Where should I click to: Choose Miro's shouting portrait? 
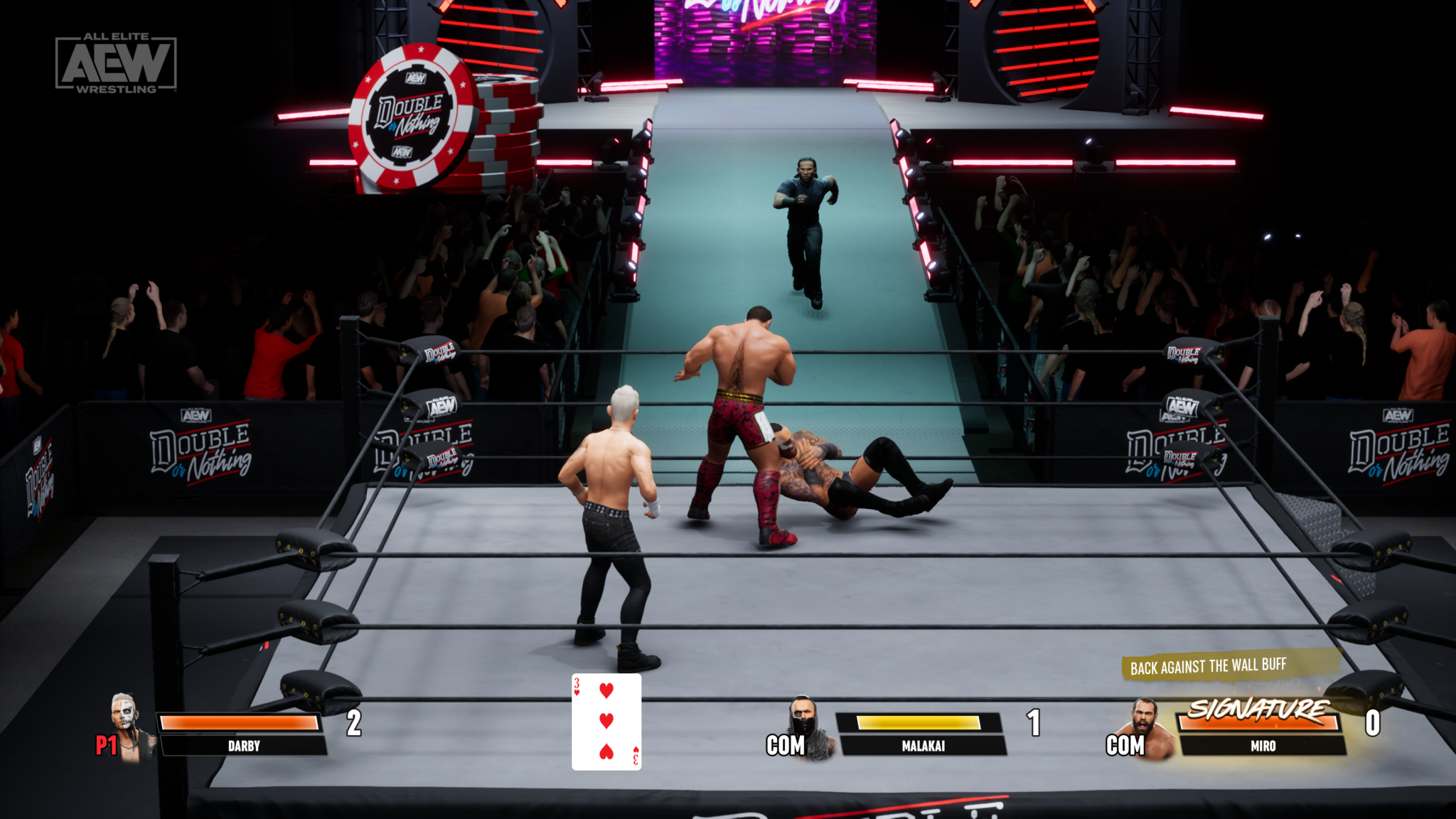[x=1147, y=729]
